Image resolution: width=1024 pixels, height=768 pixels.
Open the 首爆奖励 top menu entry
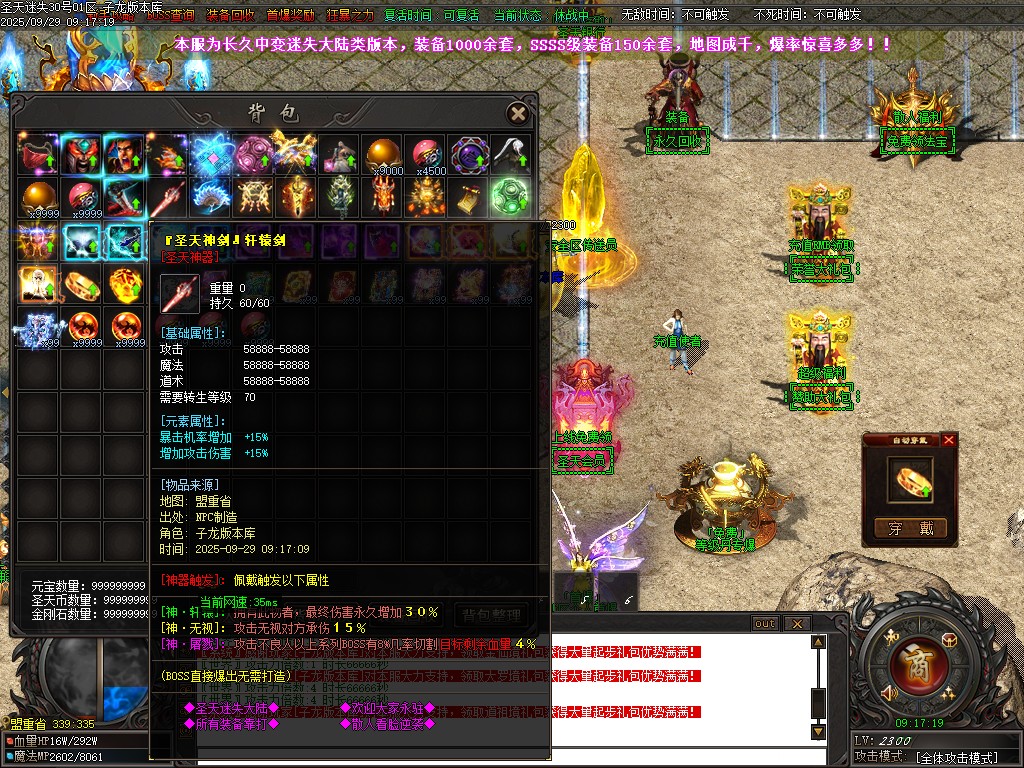tap(290, 16)
